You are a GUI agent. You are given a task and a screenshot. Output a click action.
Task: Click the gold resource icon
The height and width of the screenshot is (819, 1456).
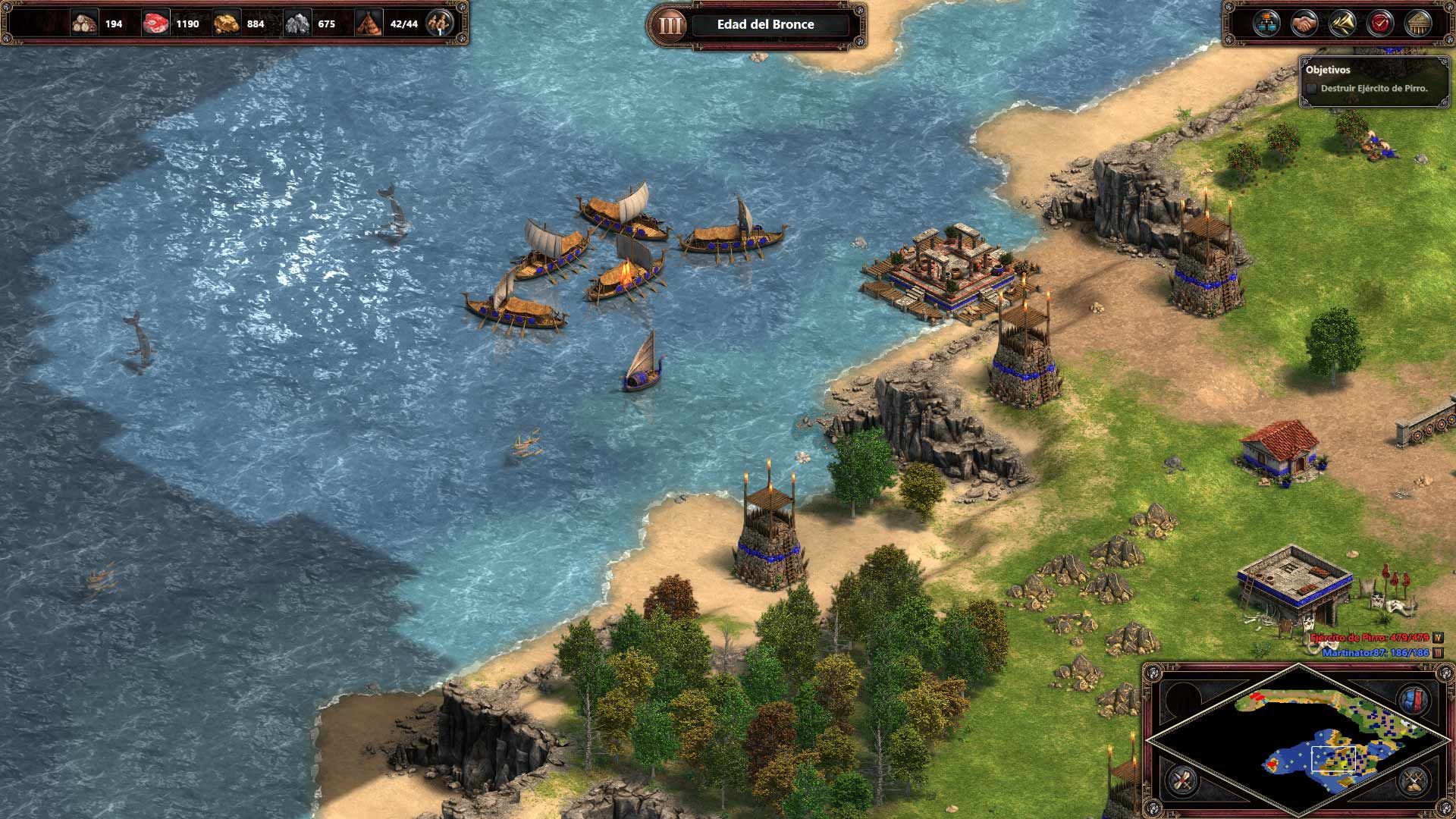pyautogui.click(x=227, y=23)
